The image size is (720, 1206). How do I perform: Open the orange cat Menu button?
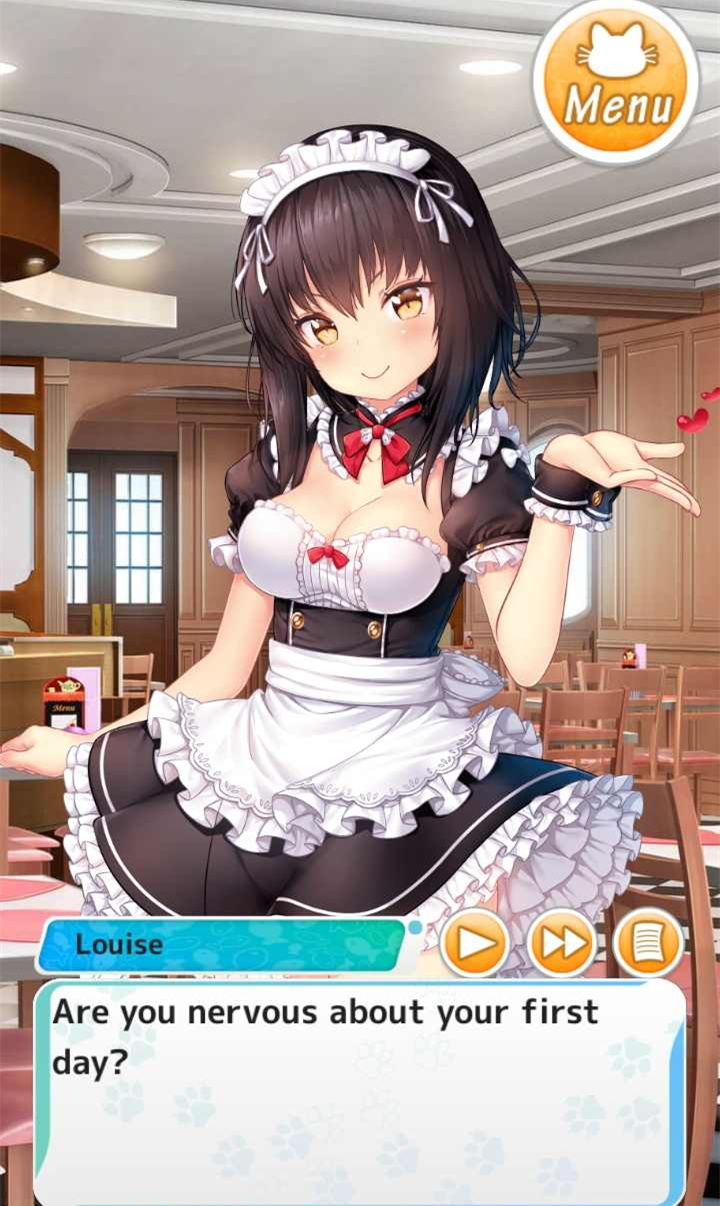615,82
